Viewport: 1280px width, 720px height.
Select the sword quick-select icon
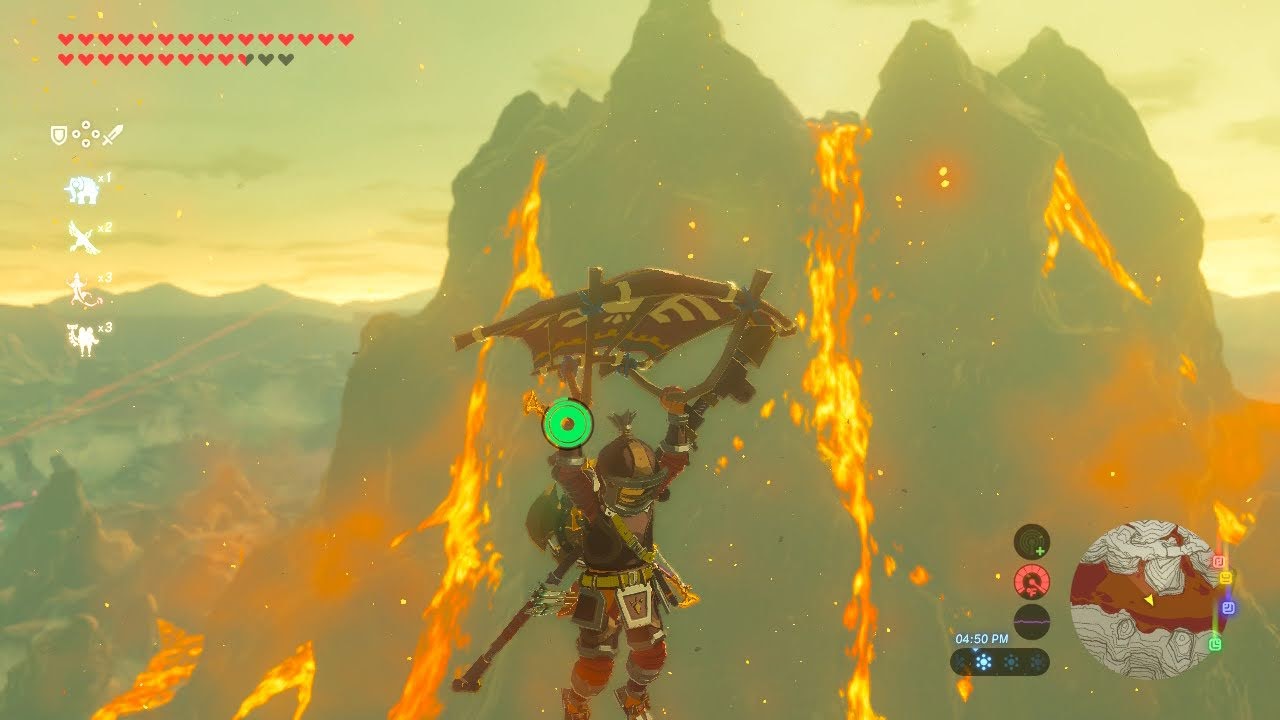tap(112, 134)
